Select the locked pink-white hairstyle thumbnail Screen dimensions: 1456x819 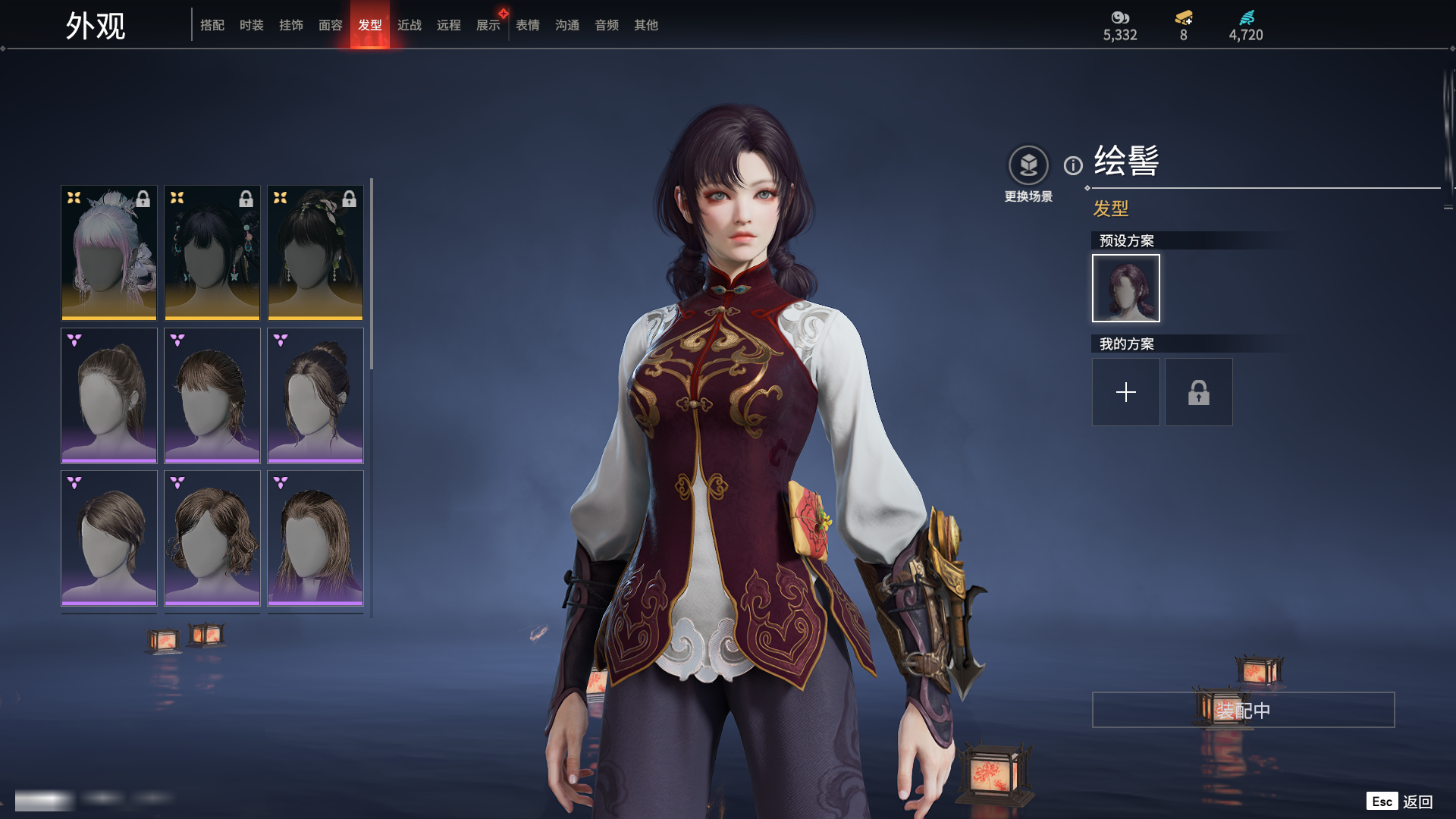click(109, 253)
